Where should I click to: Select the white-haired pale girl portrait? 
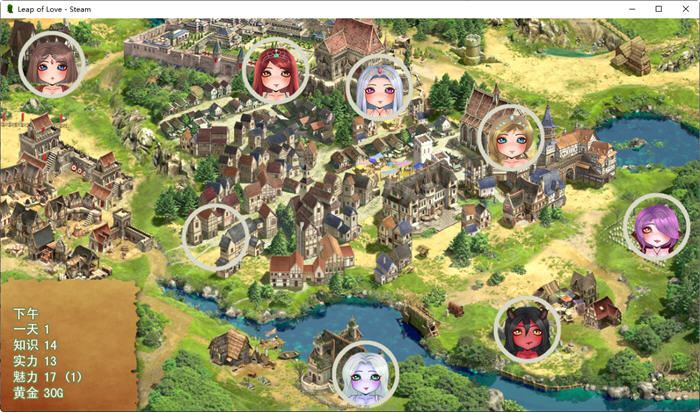pyautogui.click(x=365, y=375)
